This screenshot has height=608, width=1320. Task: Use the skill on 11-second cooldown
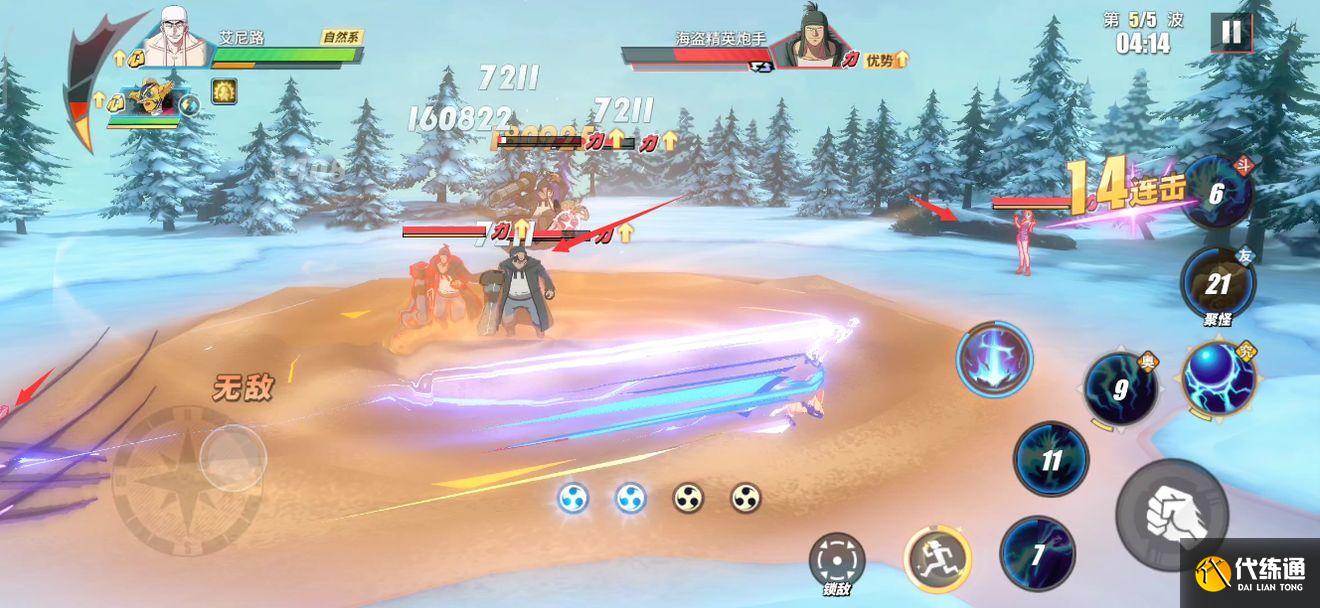pyautogui.click(x=1051, y=460)
